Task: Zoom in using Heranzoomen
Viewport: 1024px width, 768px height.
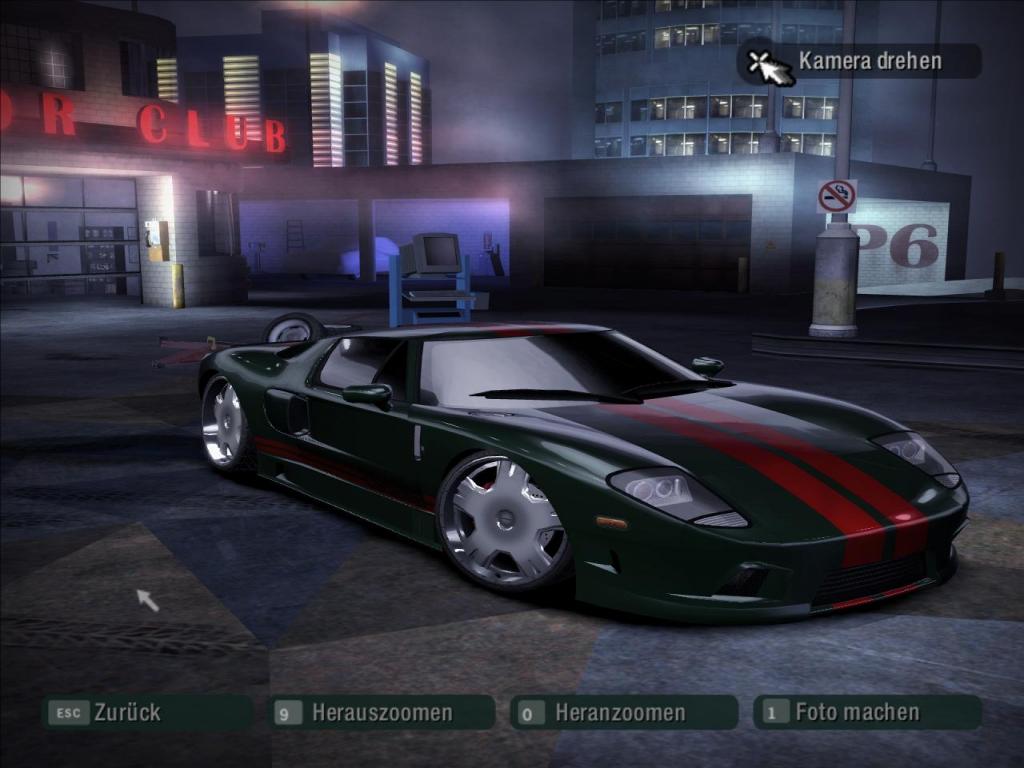Action: point(620,713)
